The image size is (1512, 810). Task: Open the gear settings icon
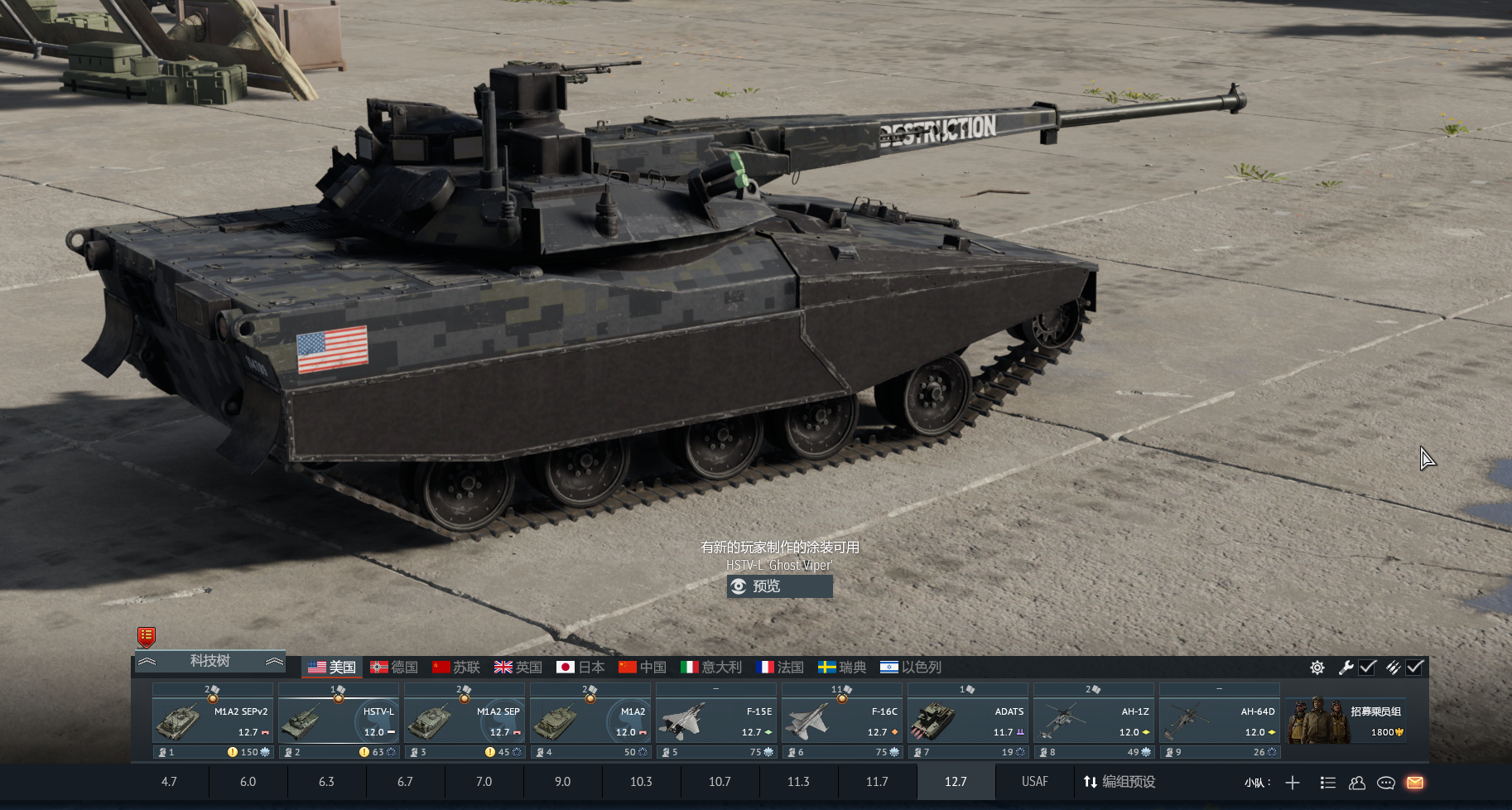pos(1317,668)
